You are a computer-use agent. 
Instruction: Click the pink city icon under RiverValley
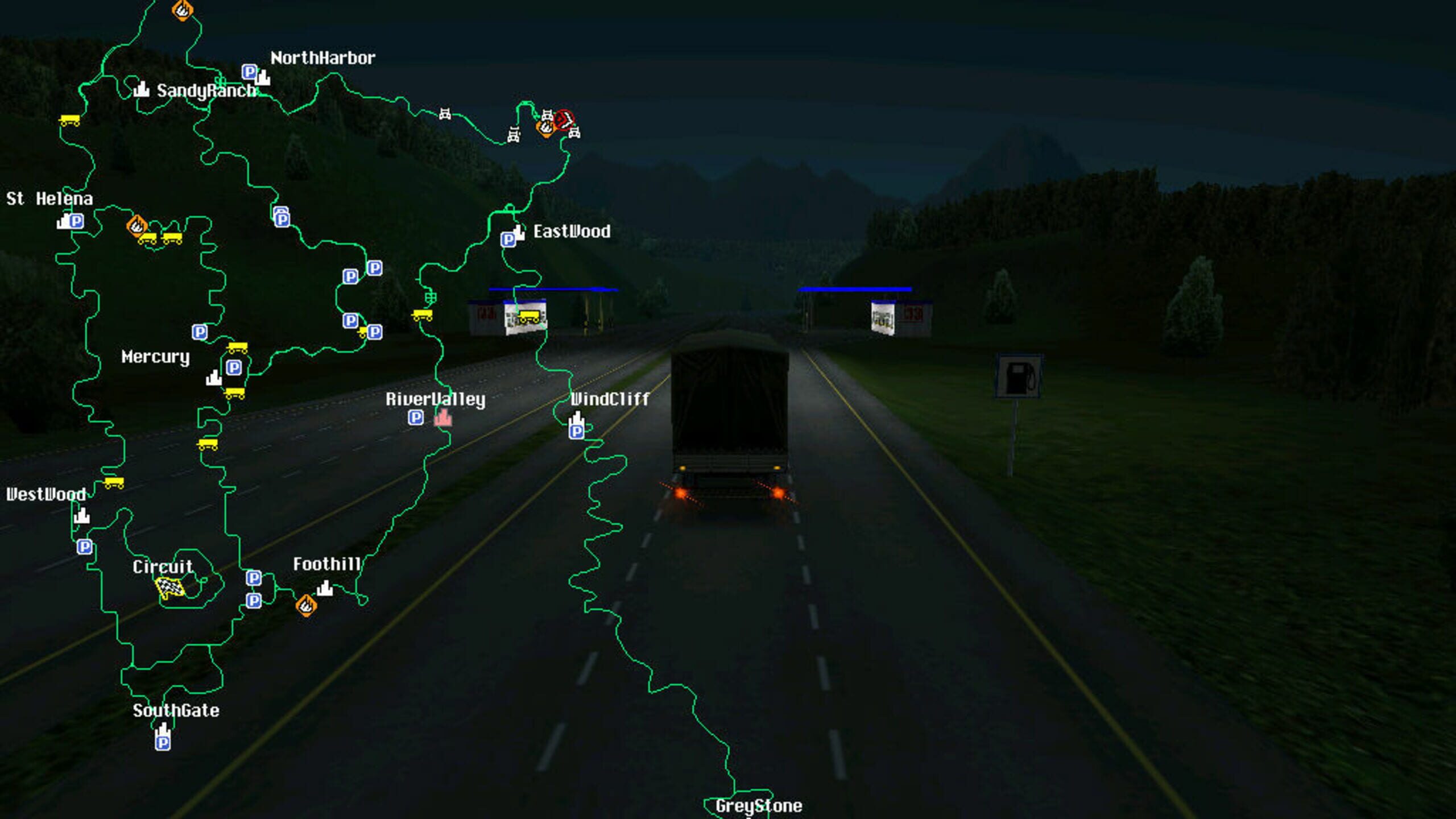pyautogui.click(x=442, y=418)
